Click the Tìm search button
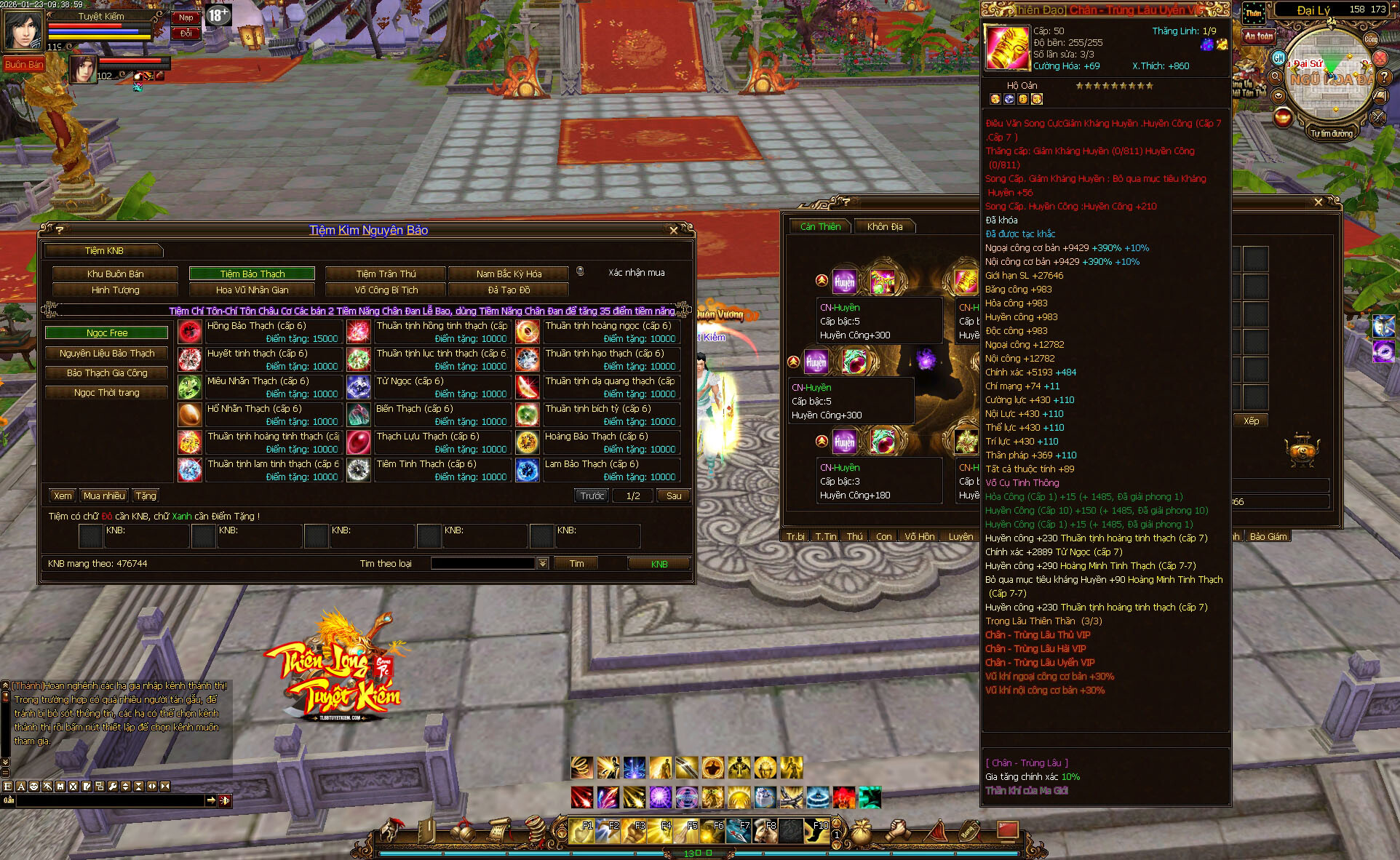The height and width of the screenshot is (860, 1400). tap(576, 564)
